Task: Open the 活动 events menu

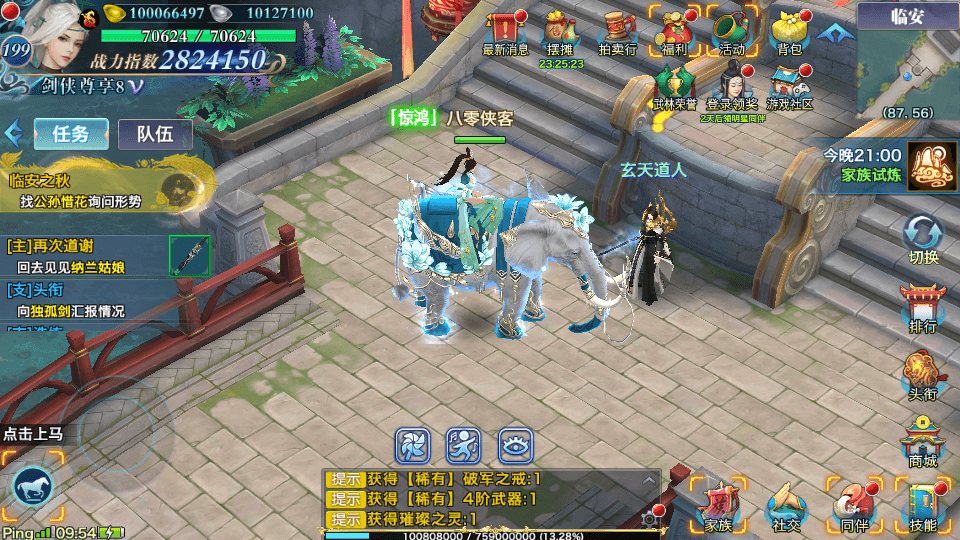Action: [732, 32]
